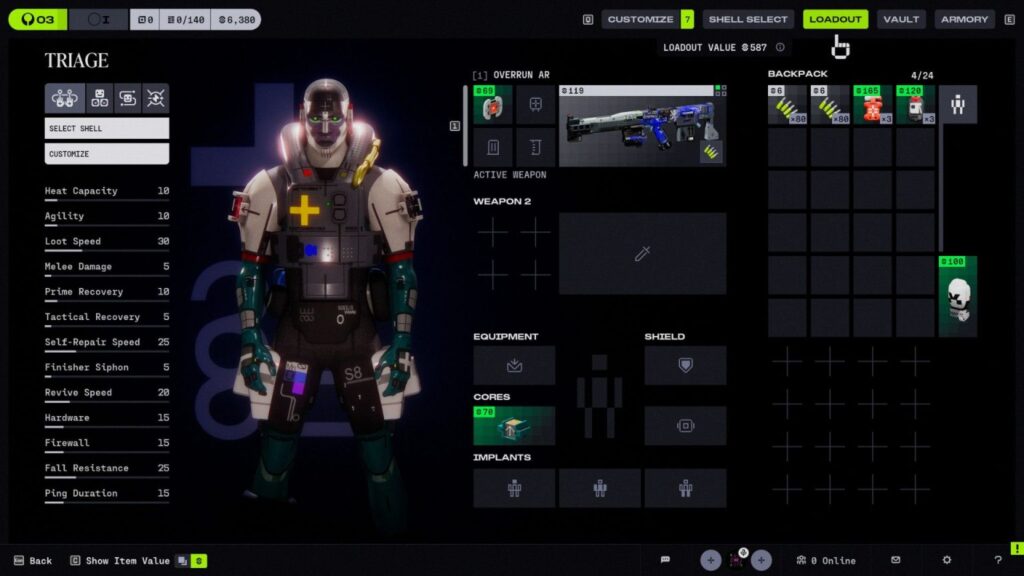
Task: Select the backpack item worth 120
Action: coord(915,105)
